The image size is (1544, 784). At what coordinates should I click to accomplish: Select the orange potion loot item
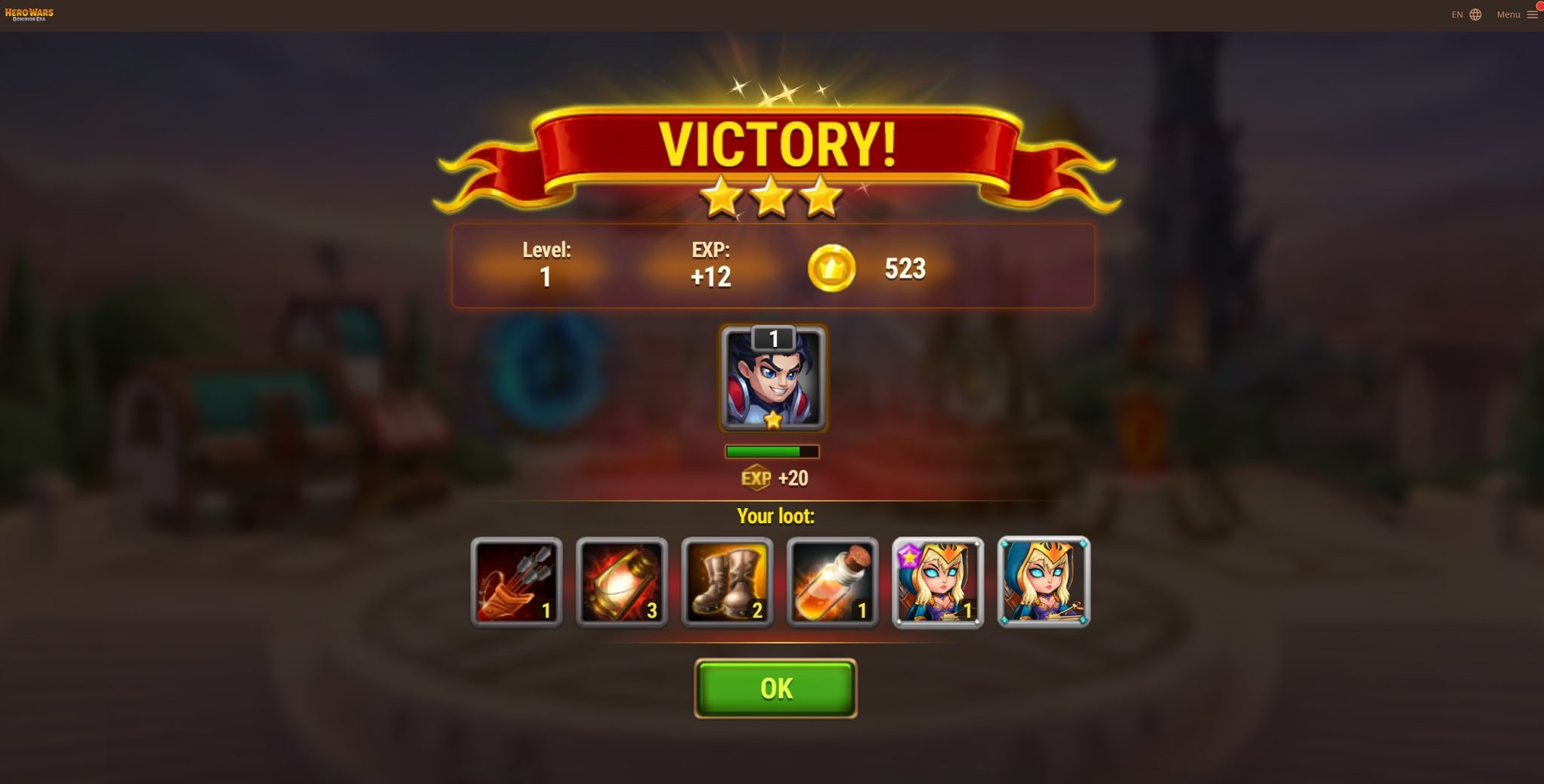pyautogui.click(x=832, y=579)
